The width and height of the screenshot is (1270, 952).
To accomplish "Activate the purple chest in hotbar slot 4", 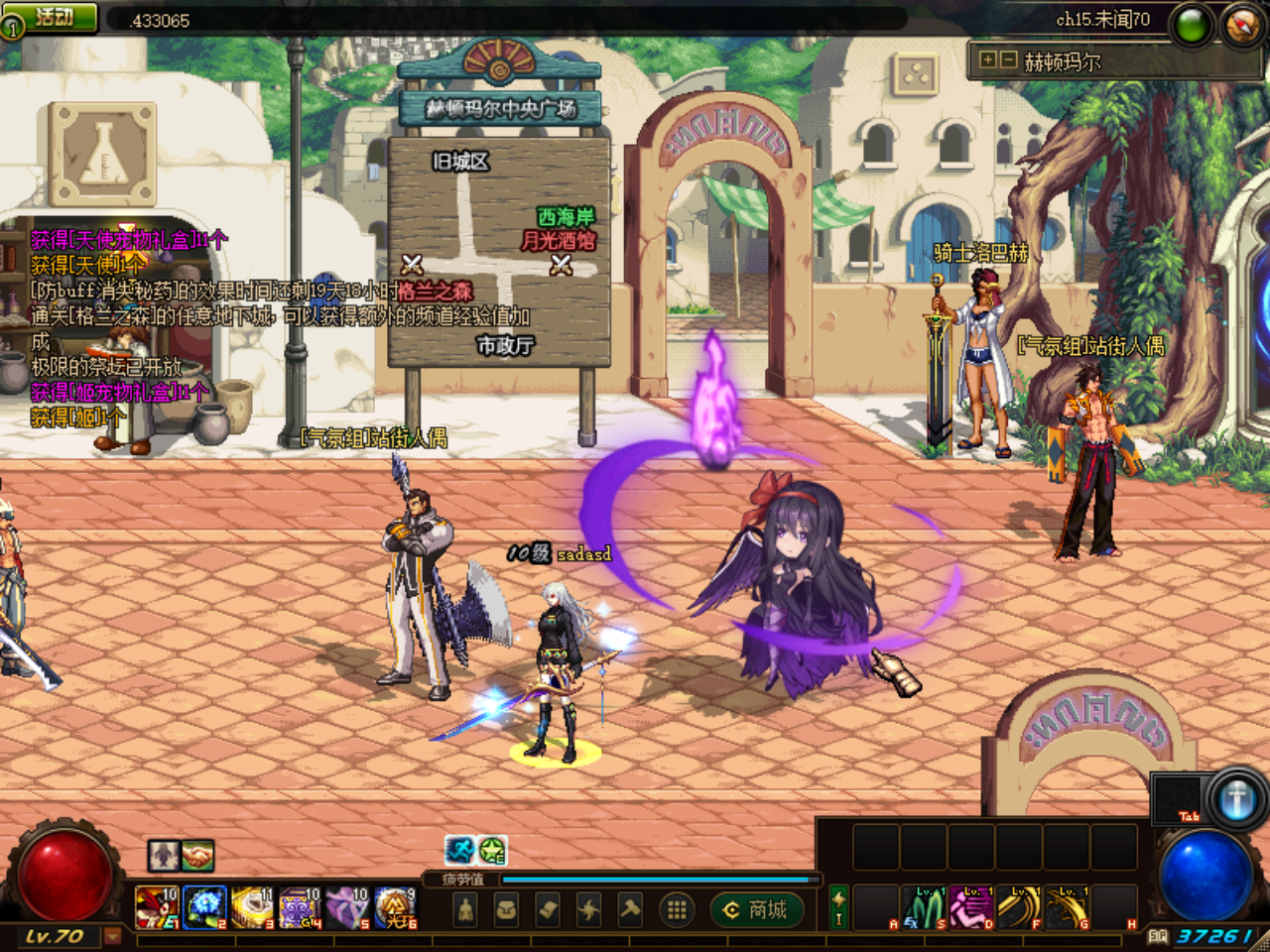I will (297, 905).
